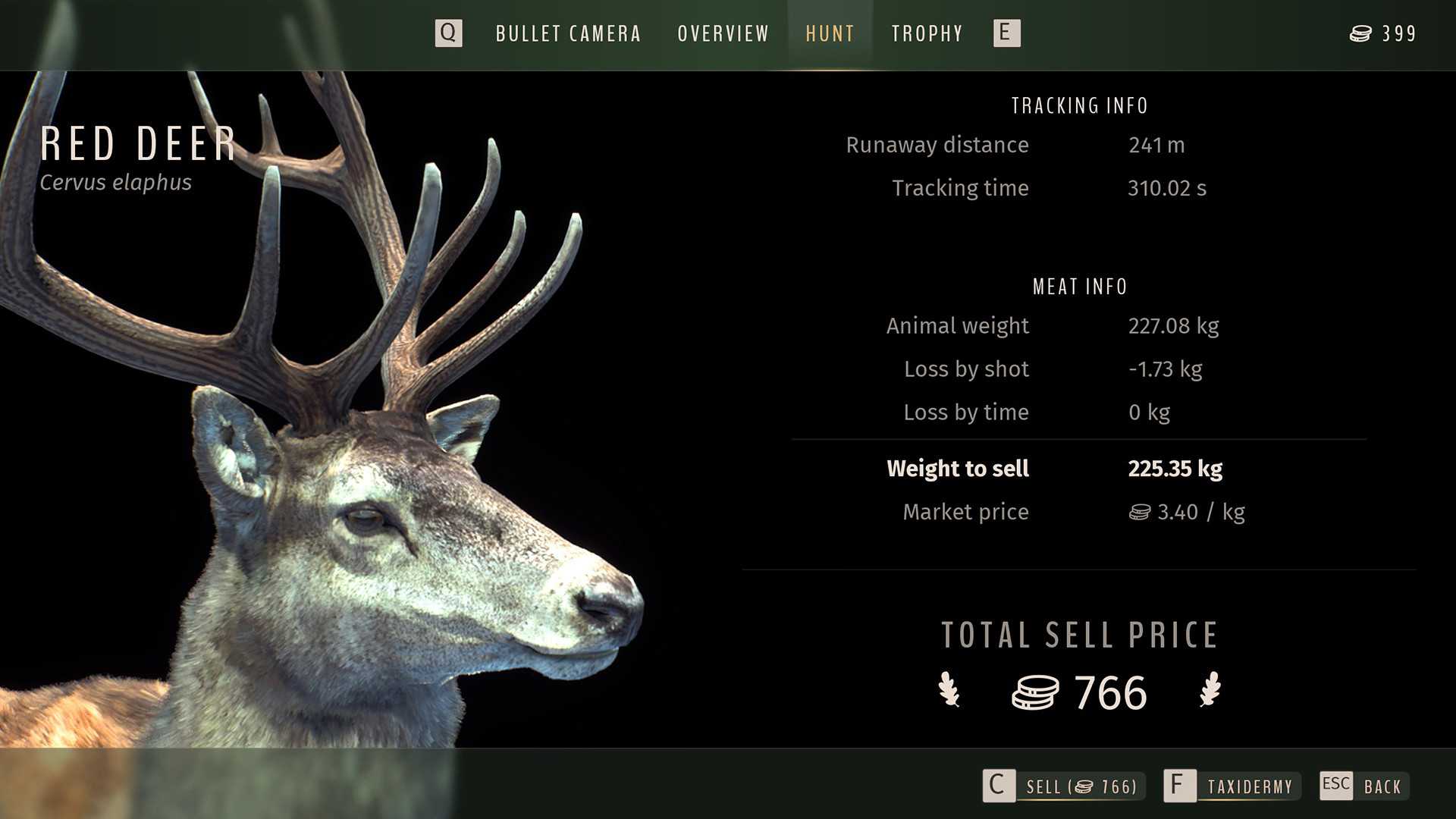Image resolution: width=1456 pixels, height=819 pixels.
Task: Click the ESC badge next to Back
Action: pos(1335,786)
